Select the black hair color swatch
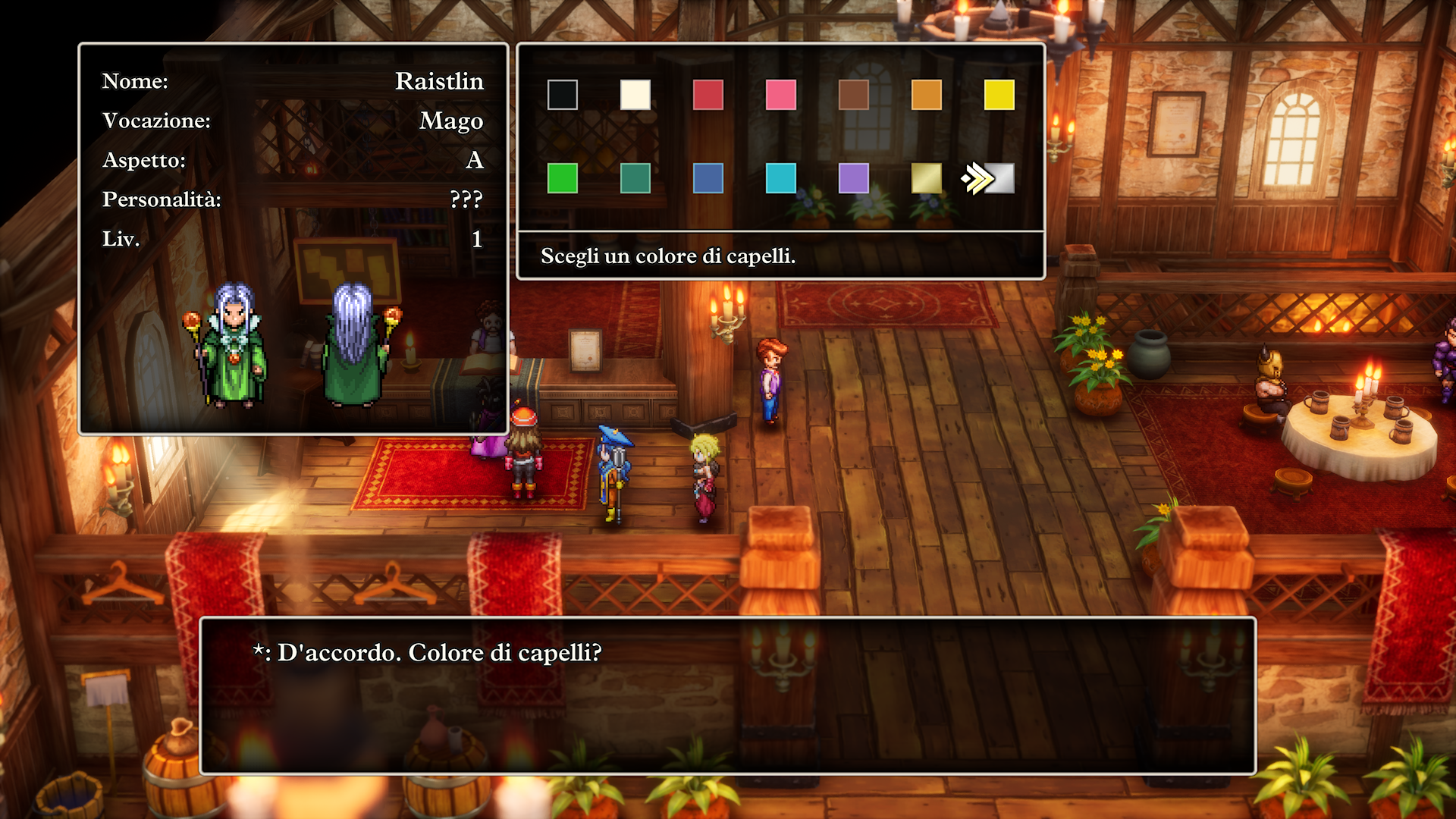The height and width of the screenshot is (819, 1456). [x=562, y=95]
